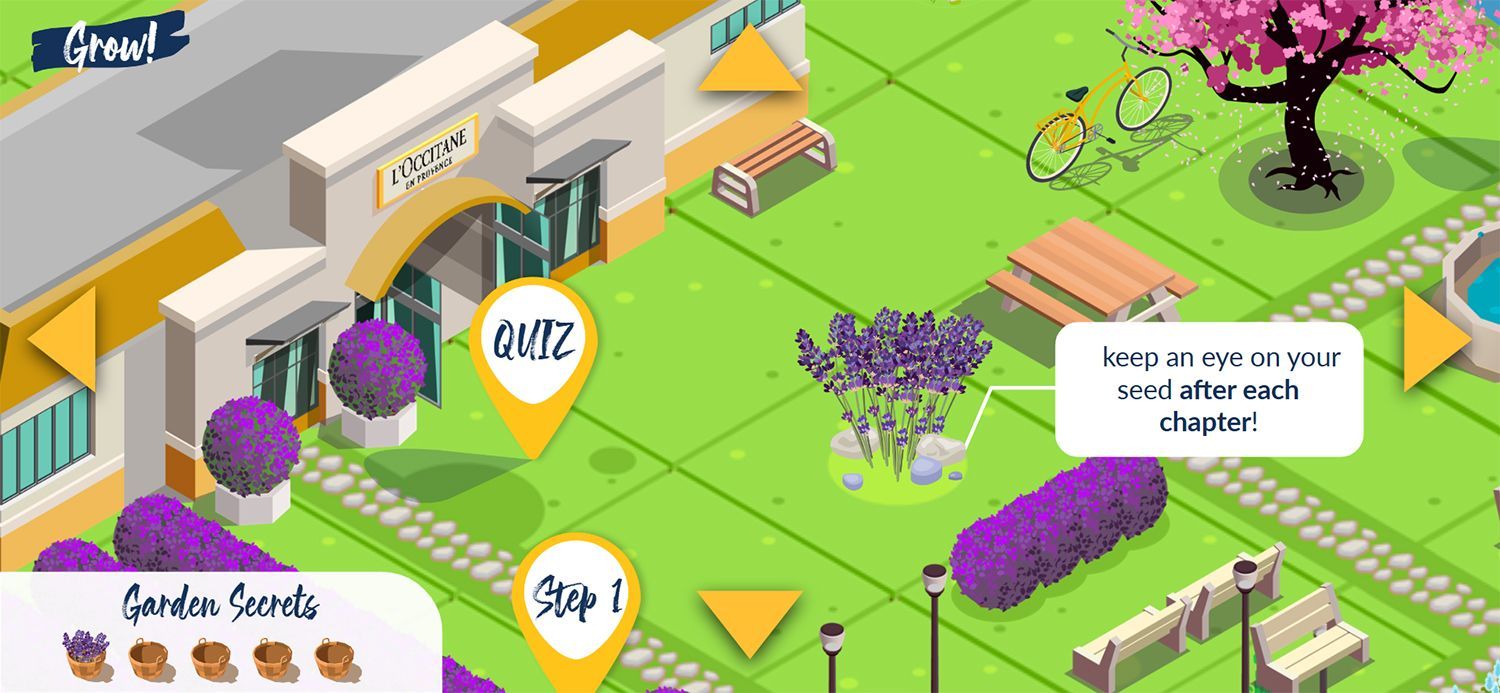Click the right navigation arrow
This screenshot has height=693, width=1500.
click(1433, 338)
